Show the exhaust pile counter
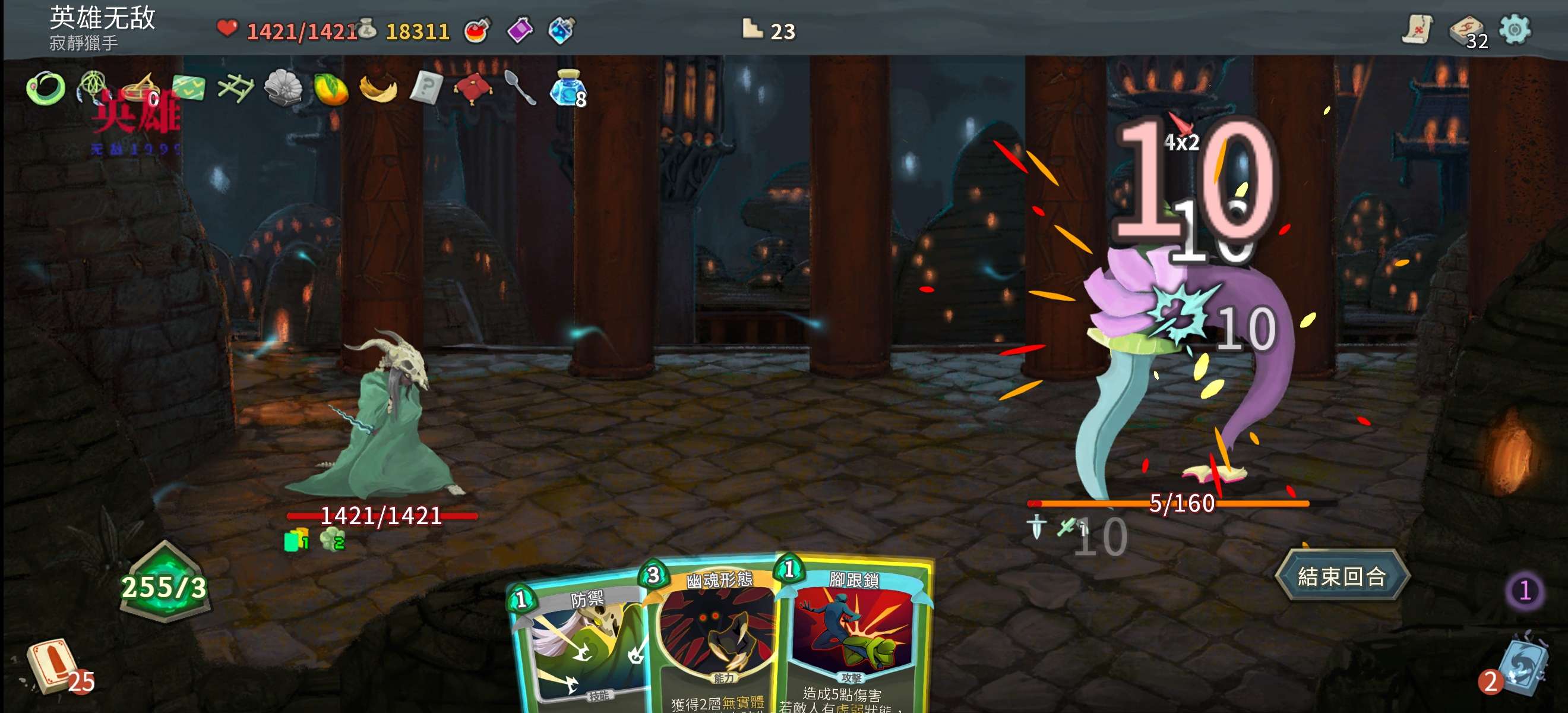Screen dimensions: 1568x713 [1524, 590]
